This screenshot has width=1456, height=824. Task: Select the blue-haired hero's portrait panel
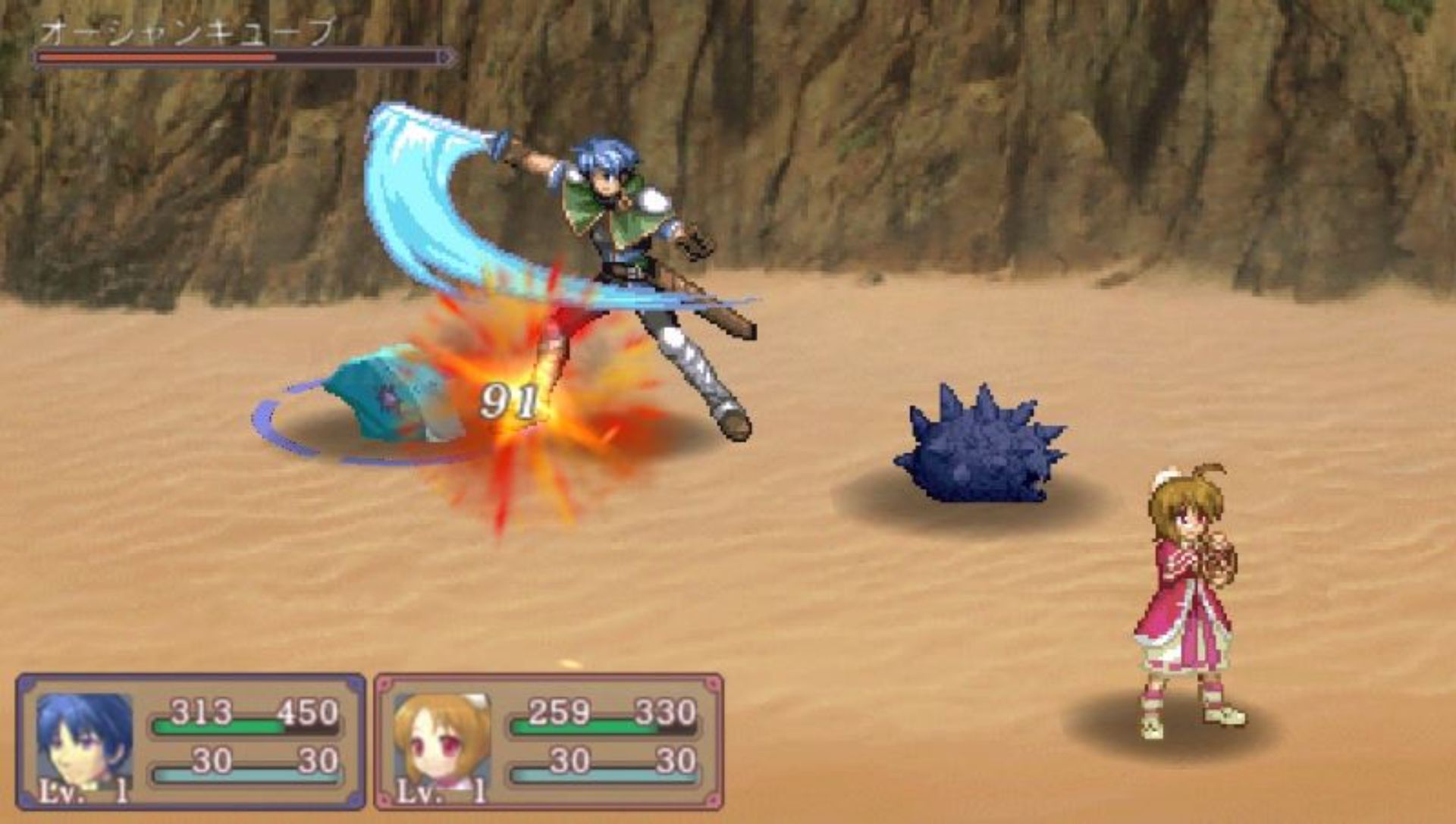point(85,741)
